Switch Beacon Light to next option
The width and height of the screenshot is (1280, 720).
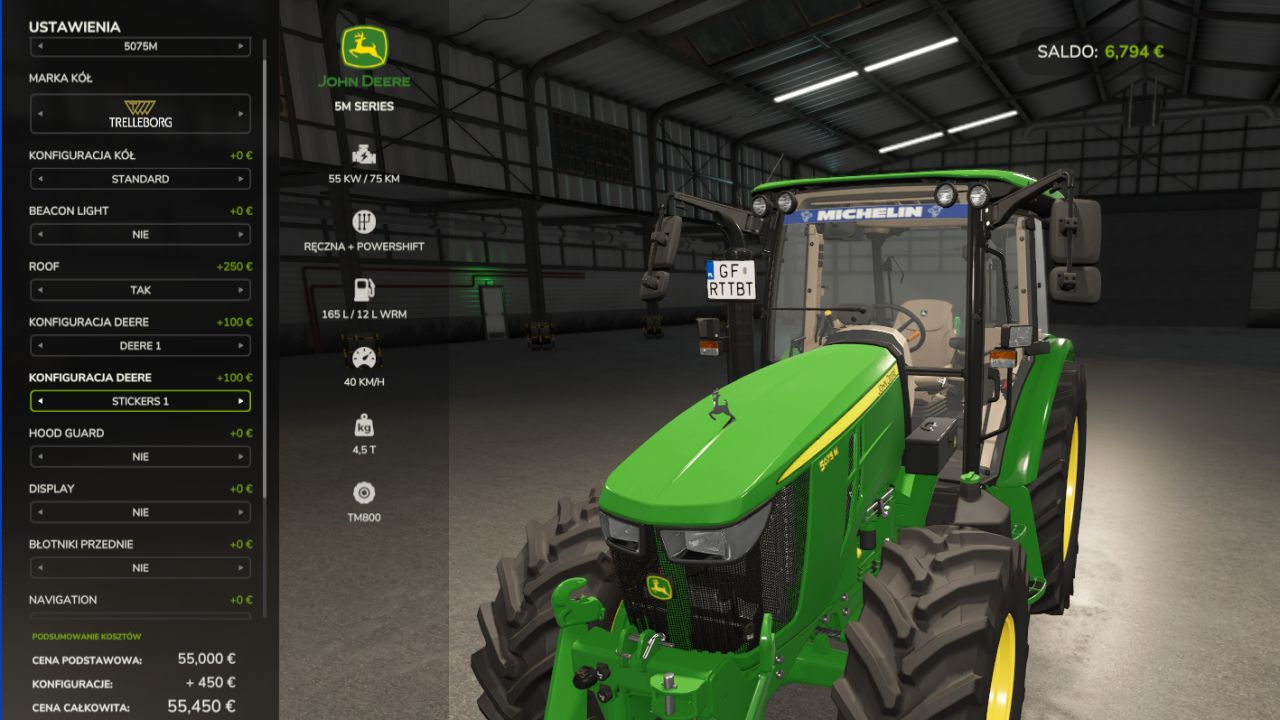point(241,235)
